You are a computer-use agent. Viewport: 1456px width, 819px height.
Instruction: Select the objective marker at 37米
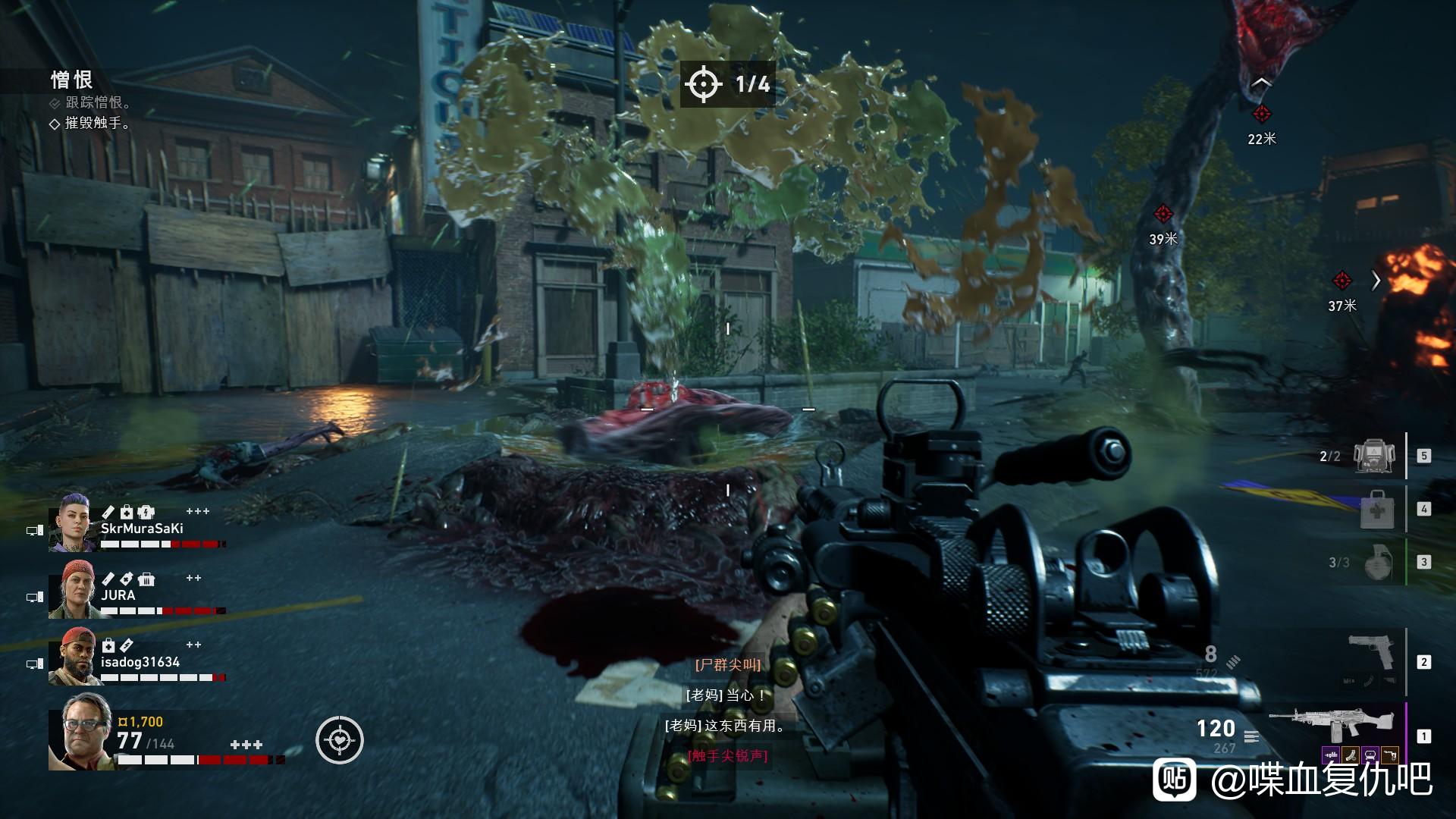(x=1341, y=281)
